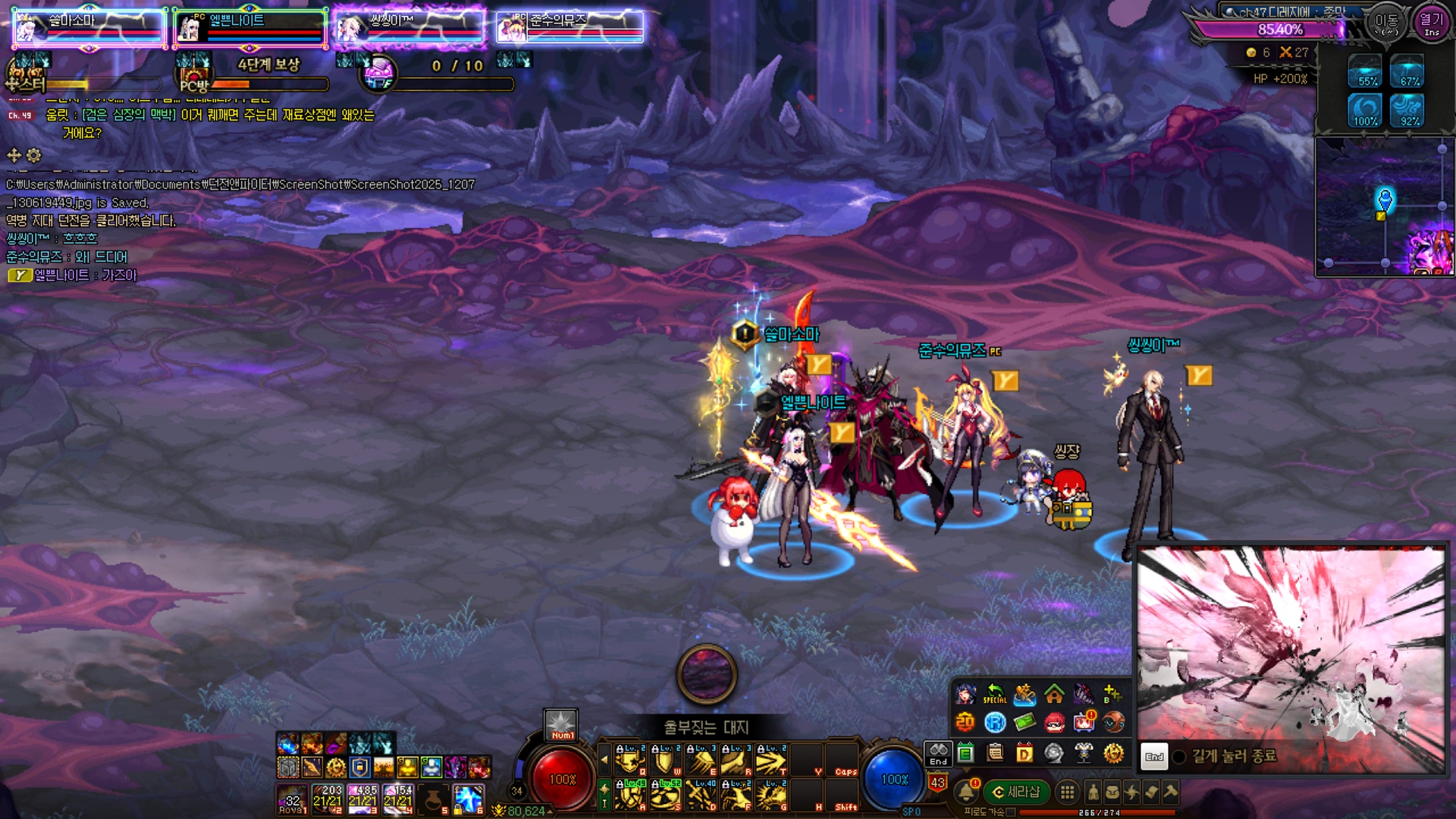The image size is (1456, 819).
Task: Toggle the 피로도 가속 checkbox
Action: click(1010, 812)
